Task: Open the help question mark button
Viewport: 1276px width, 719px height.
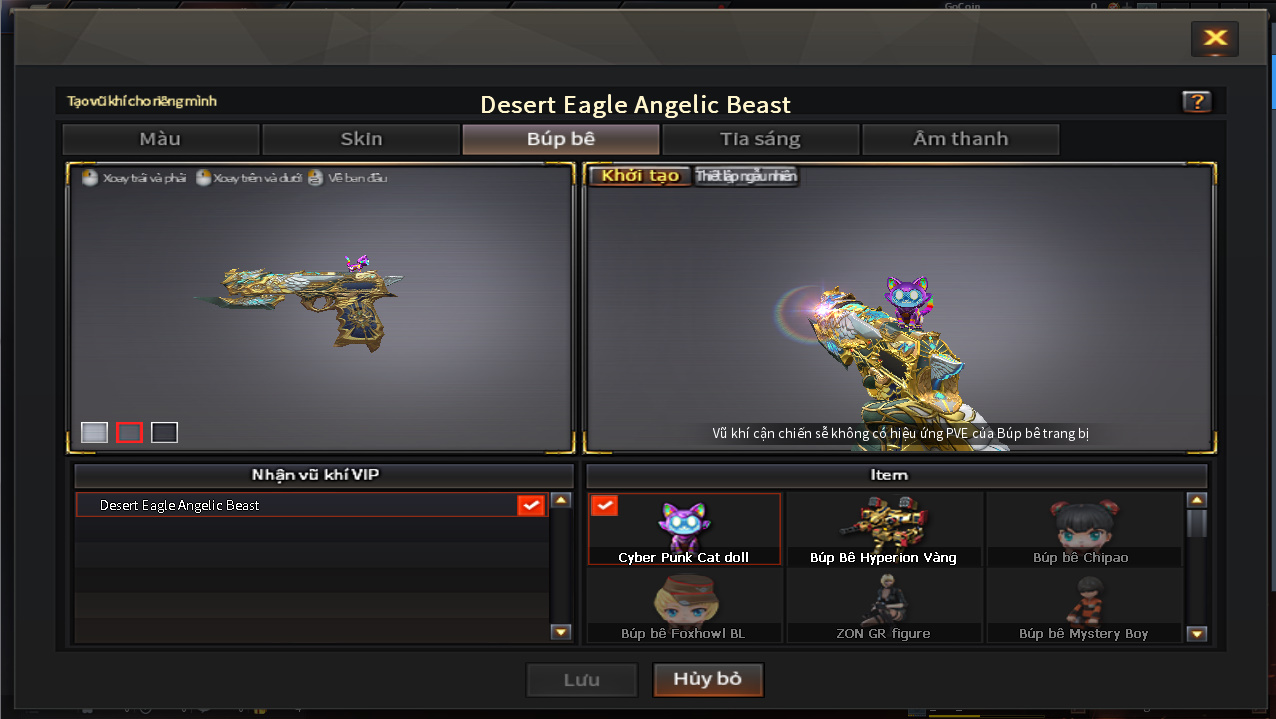Action: pyautogui.click(x=1196, y=101)
